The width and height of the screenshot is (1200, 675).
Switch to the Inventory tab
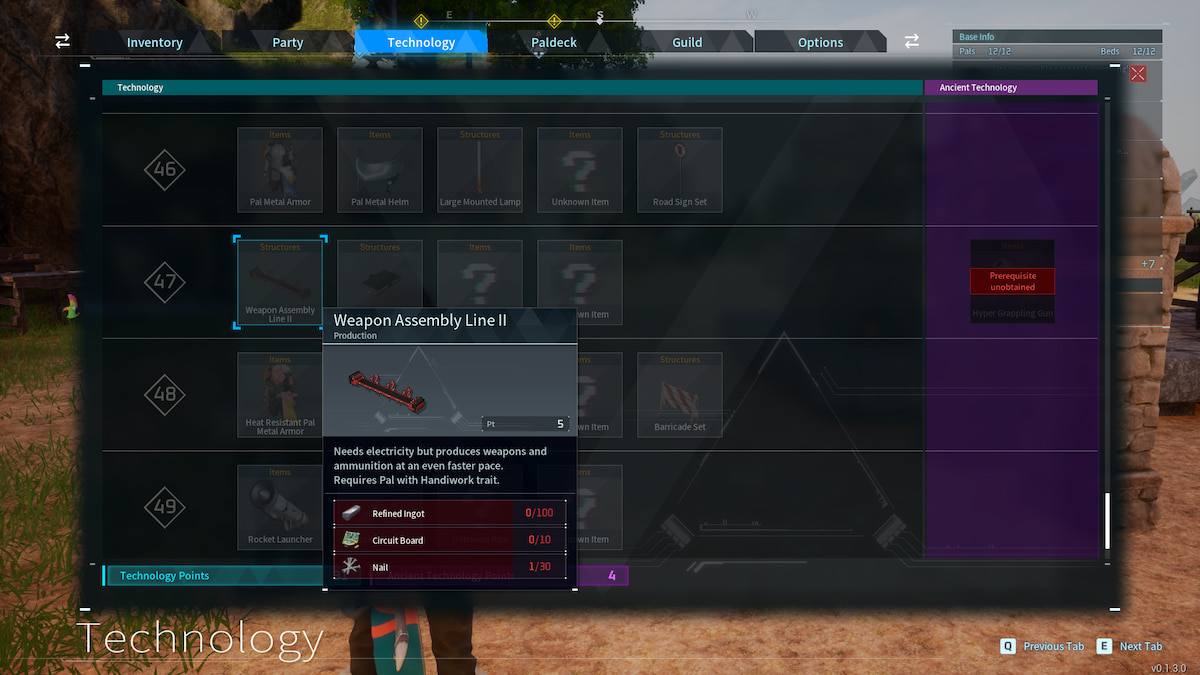154,42
